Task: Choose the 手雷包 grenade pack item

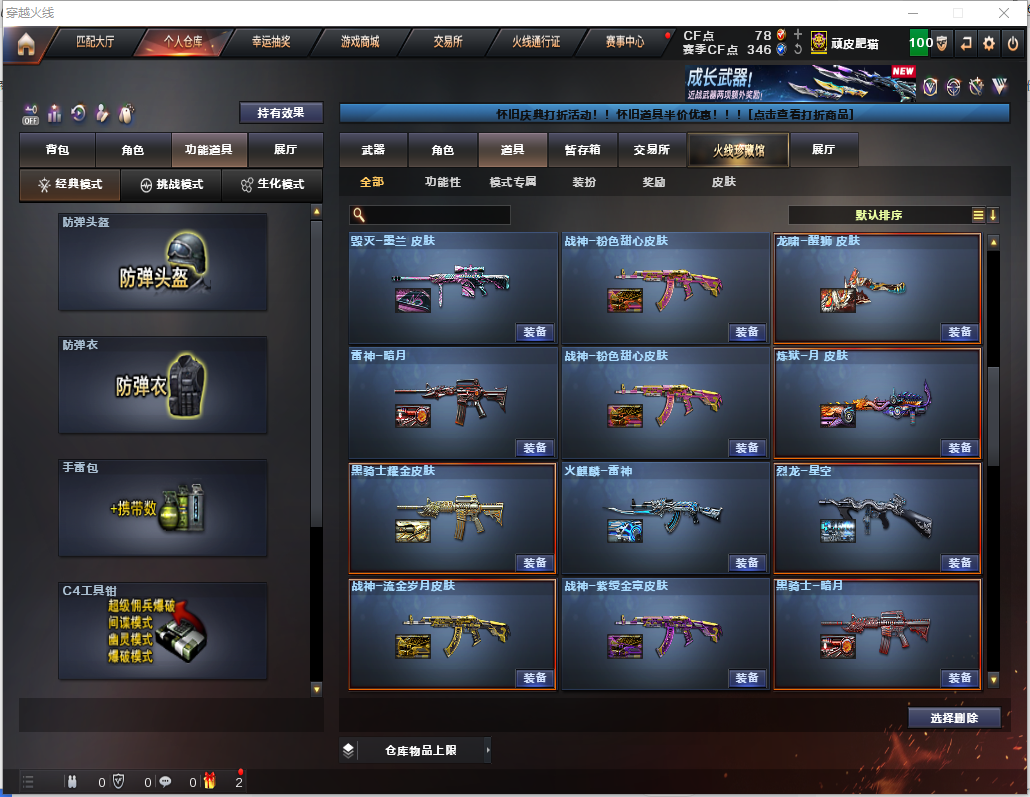Action: (163, 508)
